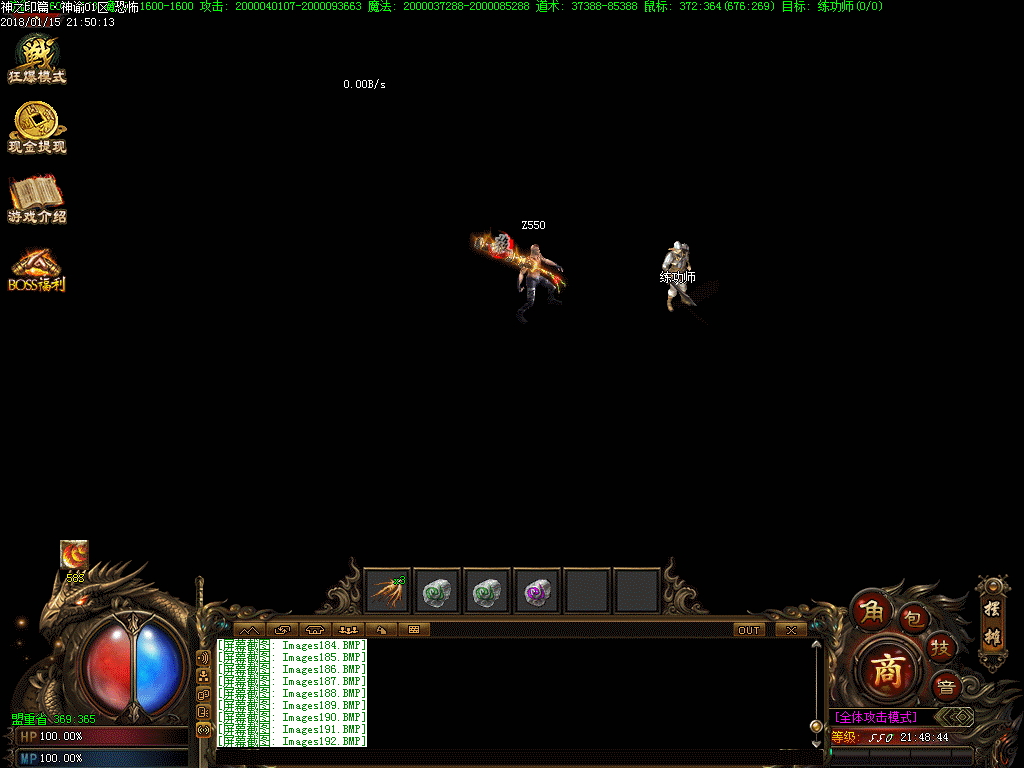Toggle sound with the 音 button
The height and width of the screenshot is (768, 1024).
[946, 686]
